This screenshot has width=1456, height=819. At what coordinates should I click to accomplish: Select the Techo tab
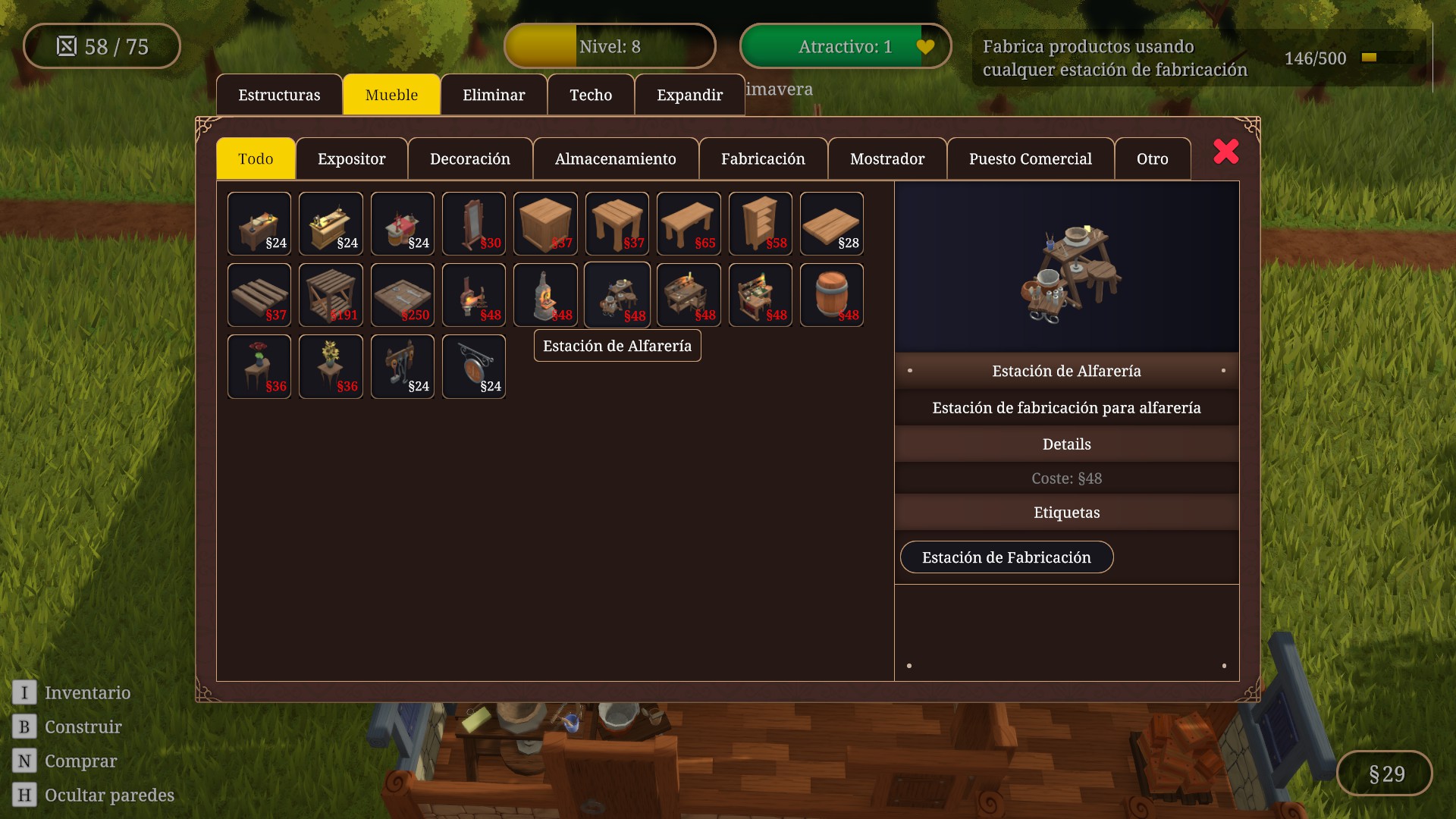[x=591, y=95]
